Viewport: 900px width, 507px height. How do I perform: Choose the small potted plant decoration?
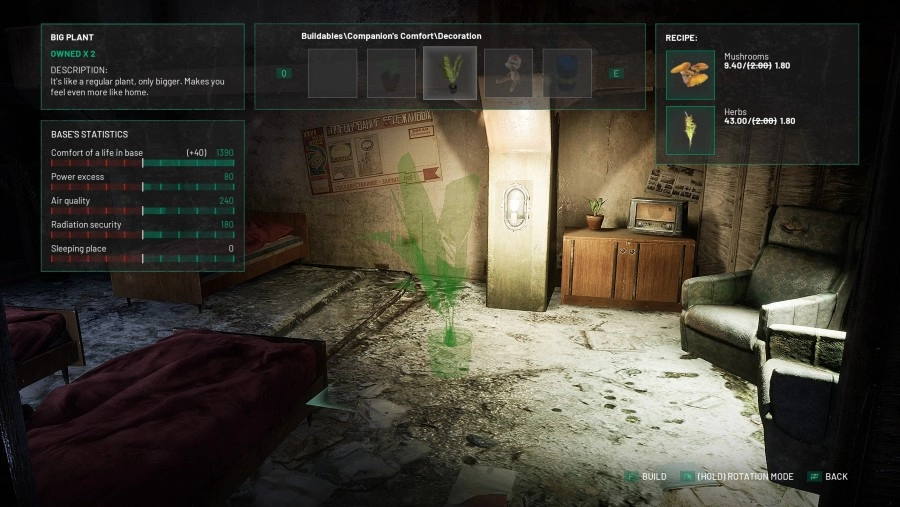coord(391,73)
